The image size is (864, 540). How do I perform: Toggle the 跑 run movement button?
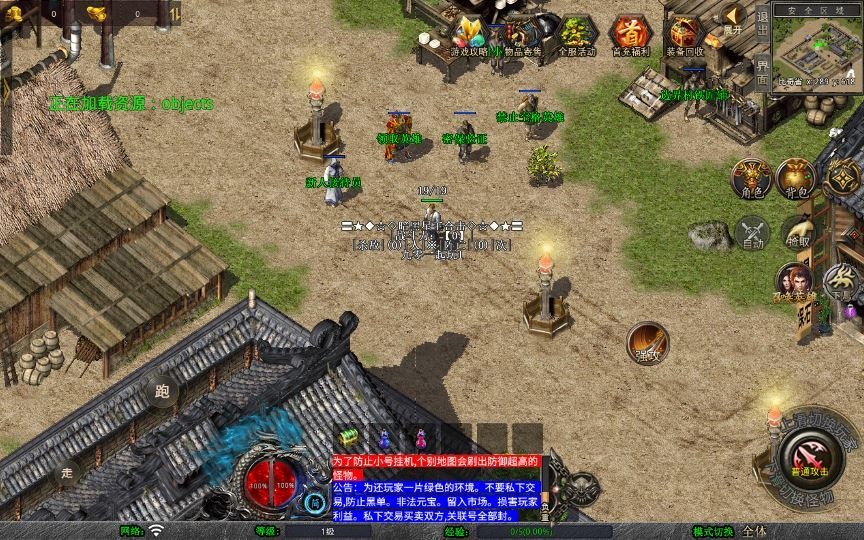(162, 393)
